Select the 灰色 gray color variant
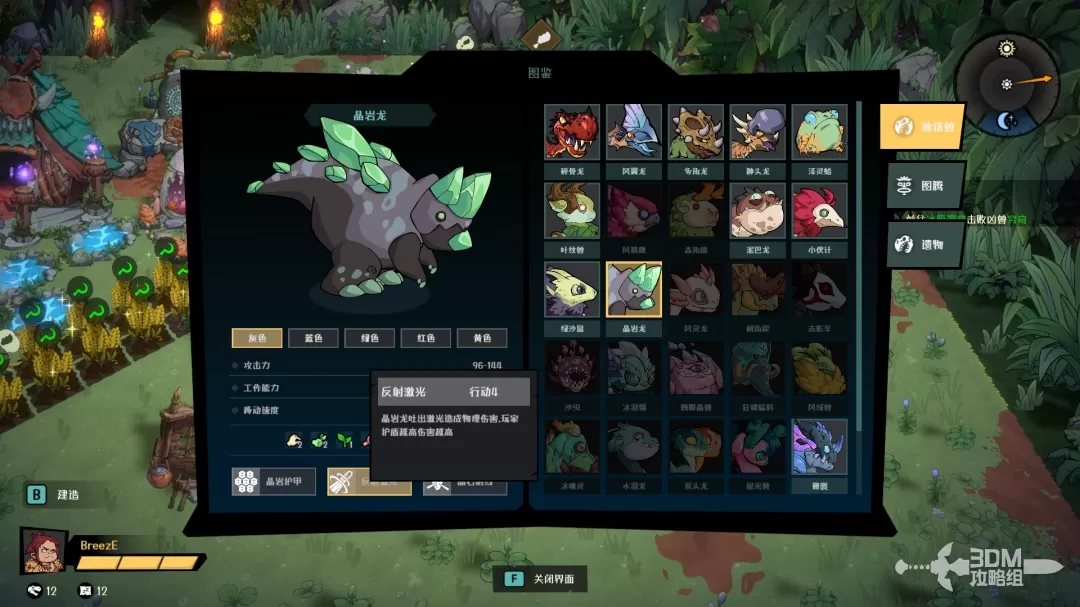 (257, 338)
